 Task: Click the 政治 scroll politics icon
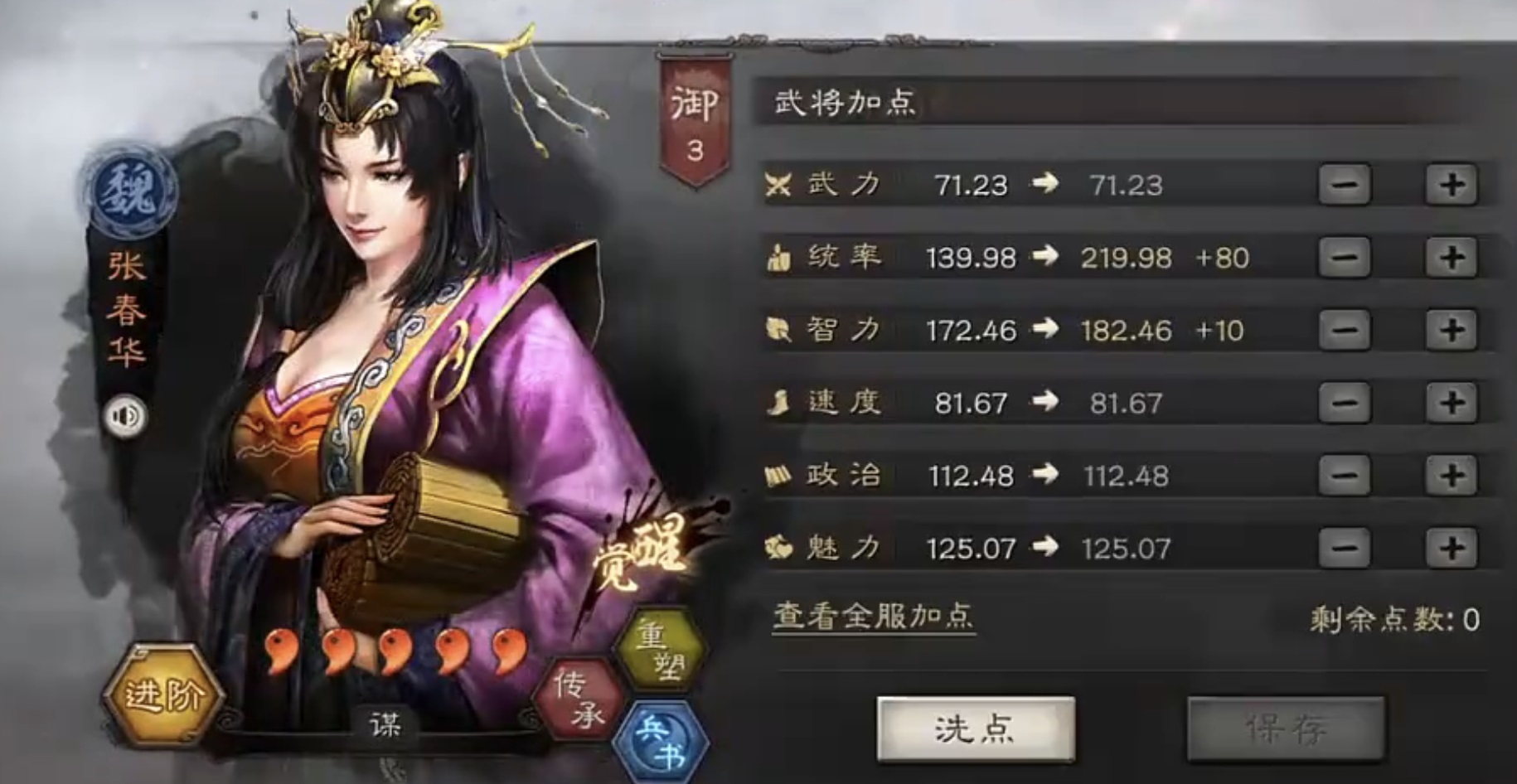coord(778,474)
